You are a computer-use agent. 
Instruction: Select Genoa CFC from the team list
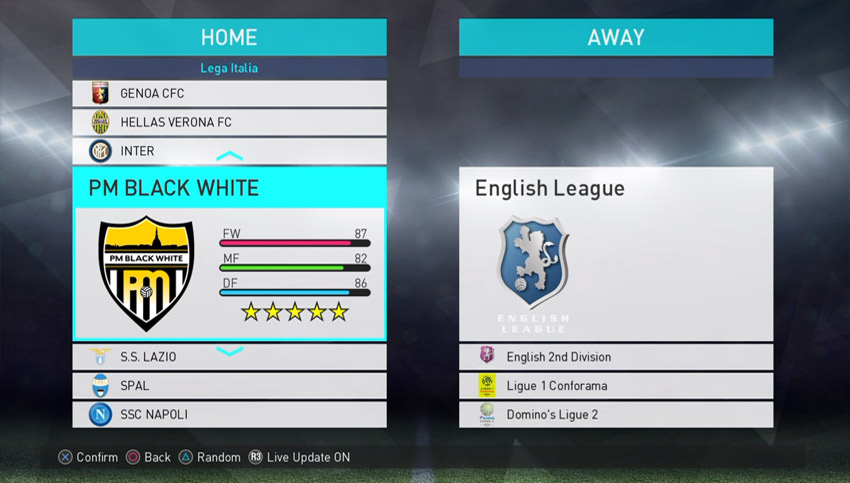229,94
